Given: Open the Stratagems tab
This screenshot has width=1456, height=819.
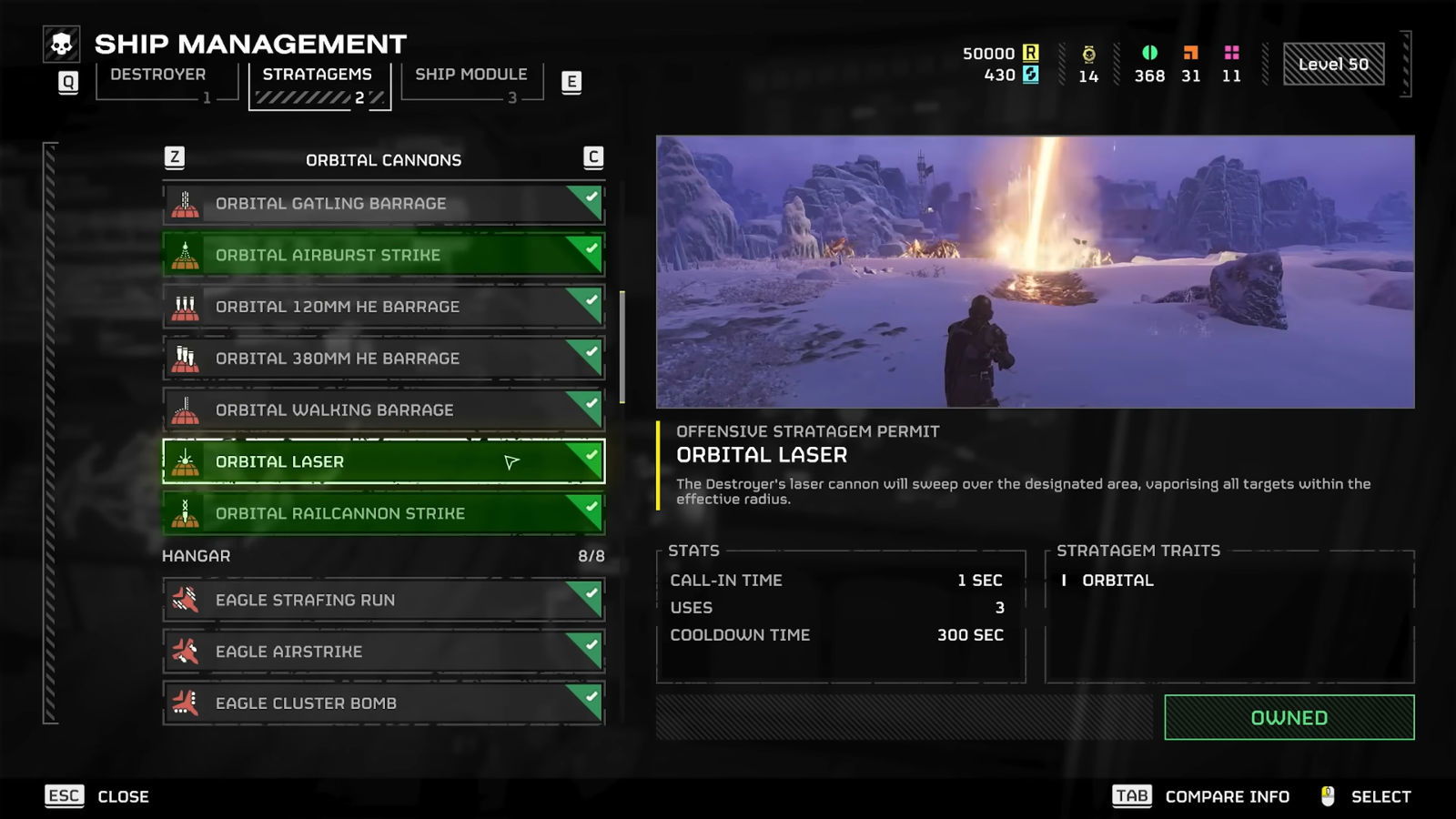Looking at the screenshot, I should 318,75.
